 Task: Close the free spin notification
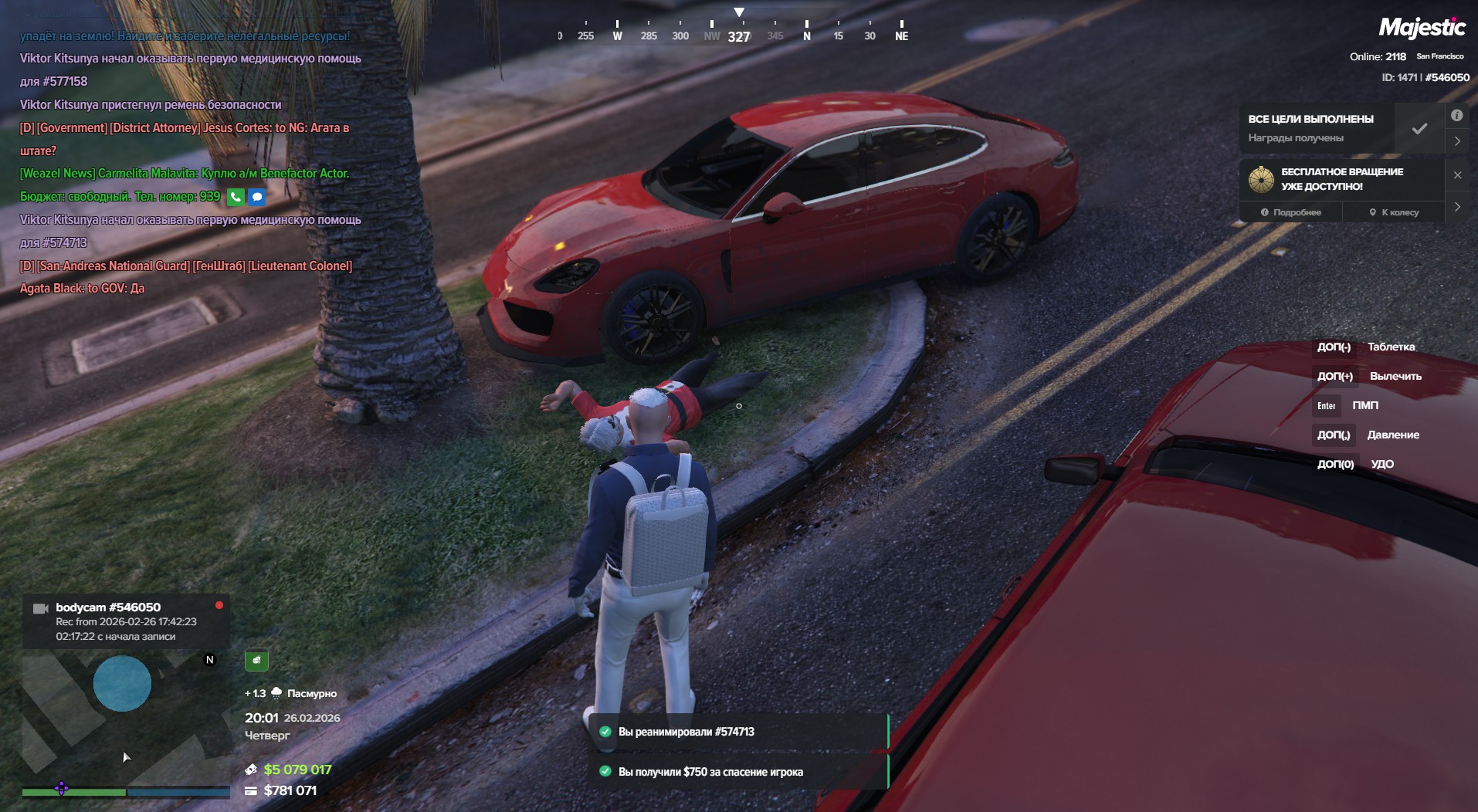coord(1457,175)
